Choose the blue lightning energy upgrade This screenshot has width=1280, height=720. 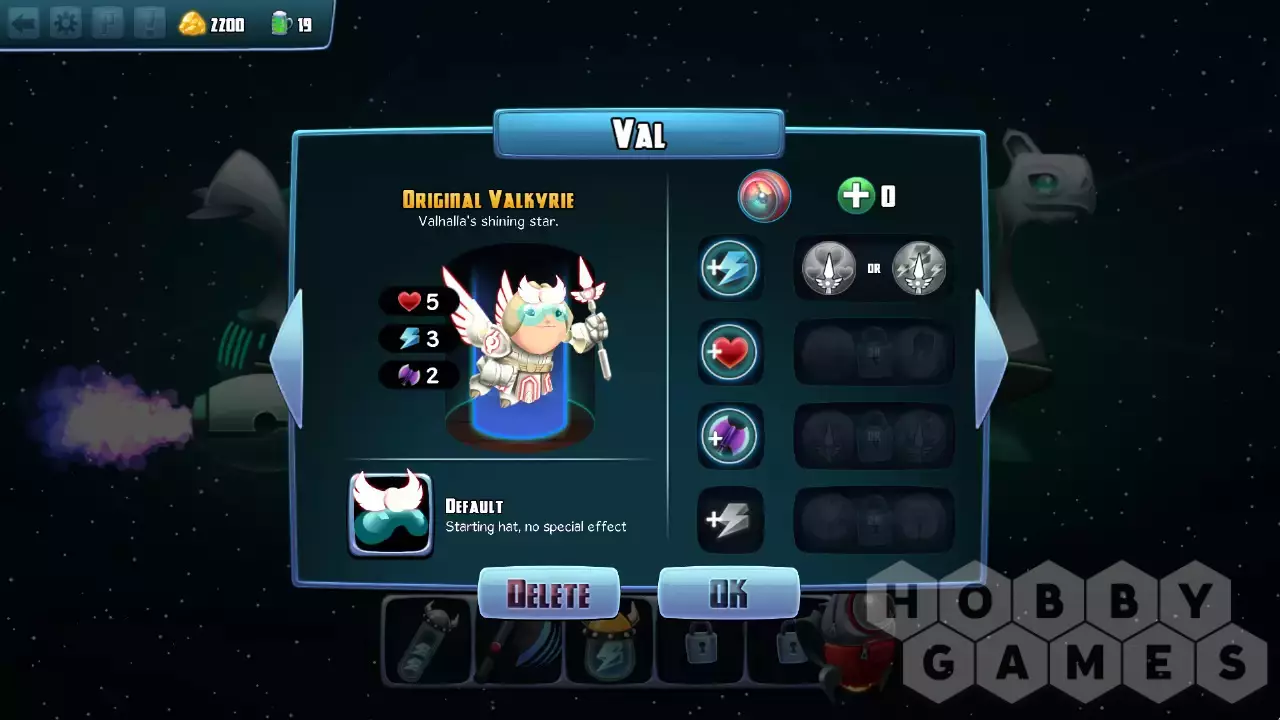tap(729, 268)
